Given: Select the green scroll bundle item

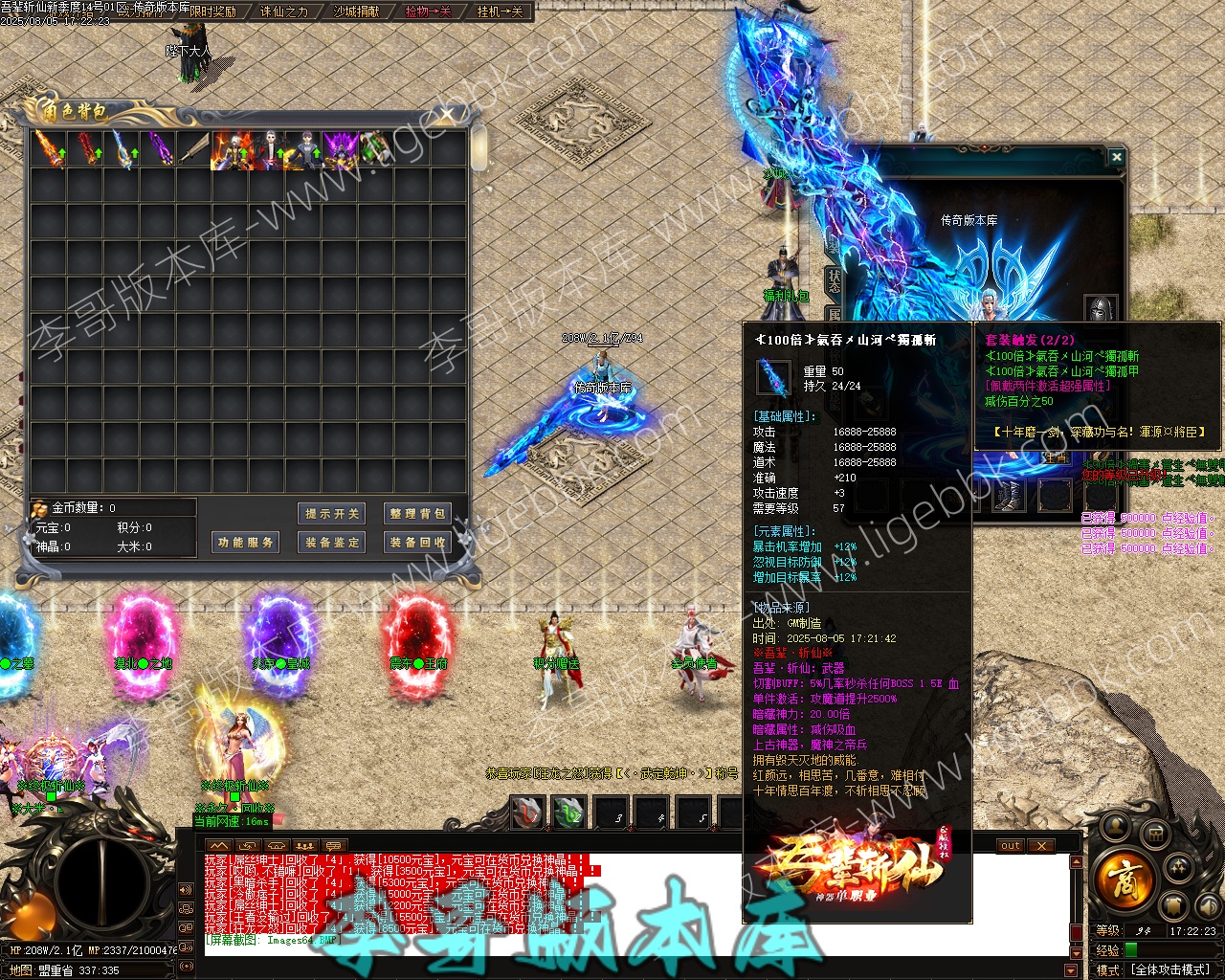Looking at the screenshot, I should (374, 149).
